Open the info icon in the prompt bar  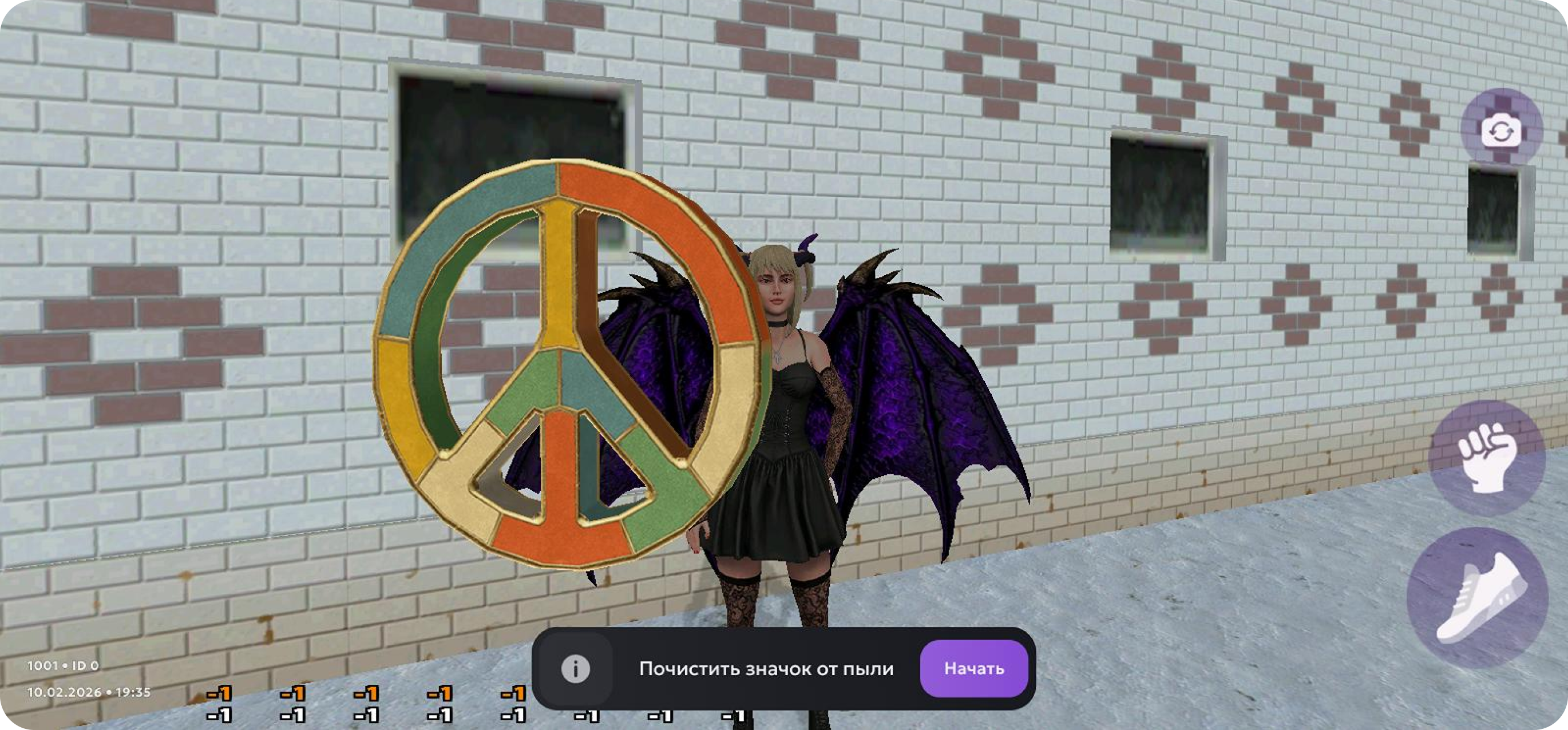(x=575, y=669)
